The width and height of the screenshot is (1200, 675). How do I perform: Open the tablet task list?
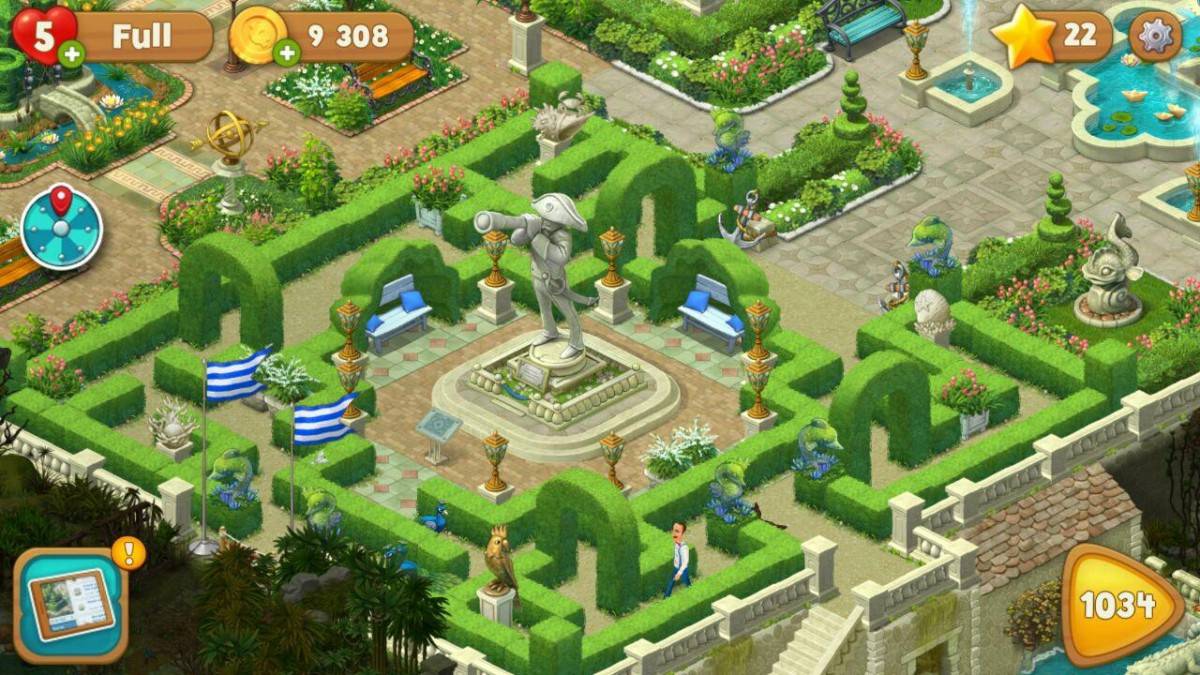click(x=70, y=605)
